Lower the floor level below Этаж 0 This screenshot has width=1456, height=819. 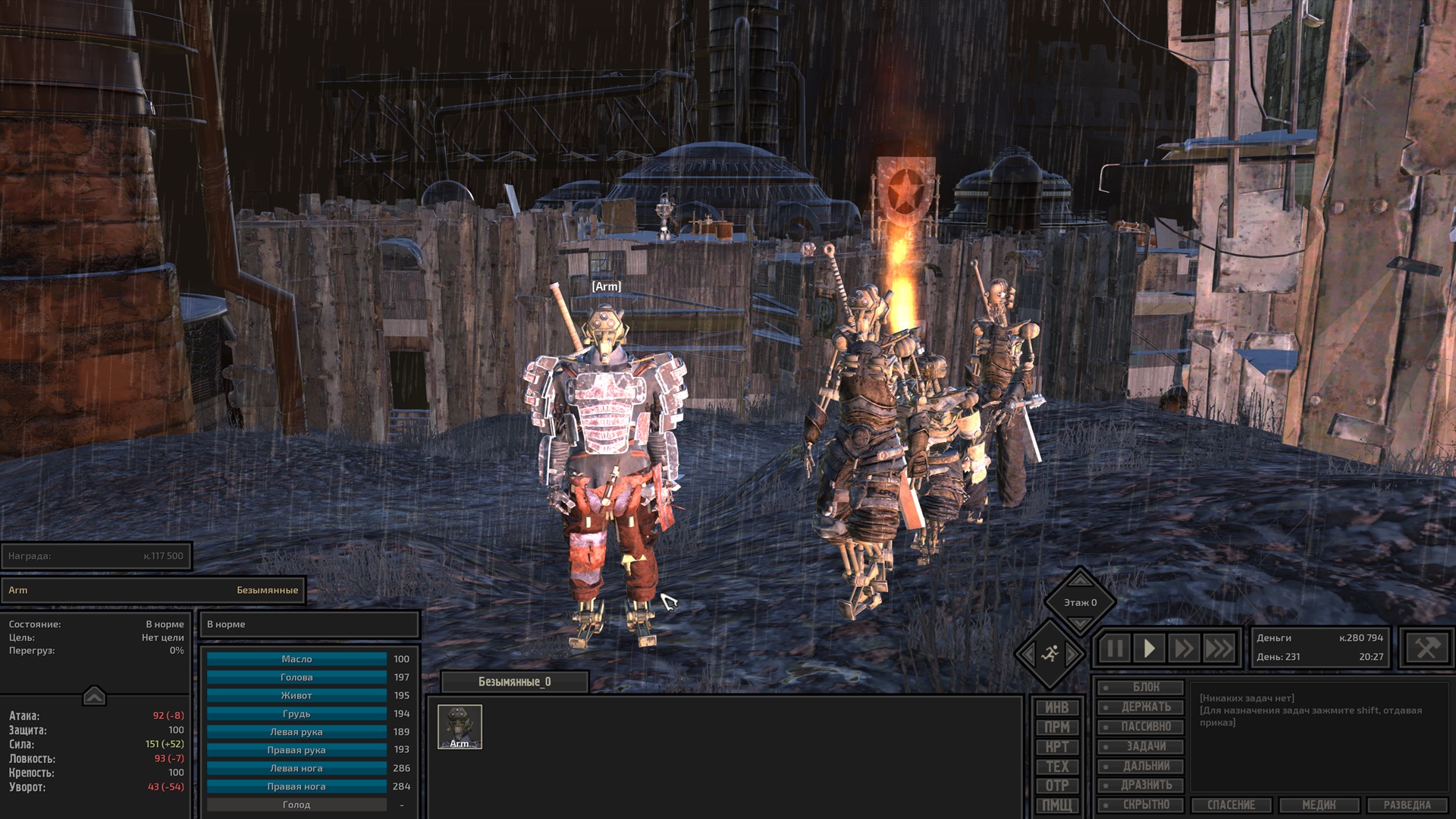[1080, 623]
